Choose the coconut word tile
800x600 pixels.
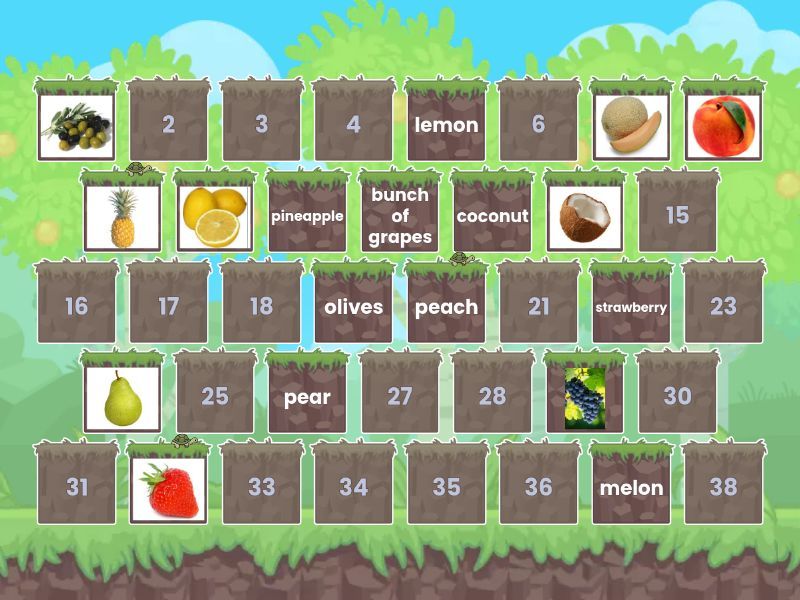pos(492,216)
